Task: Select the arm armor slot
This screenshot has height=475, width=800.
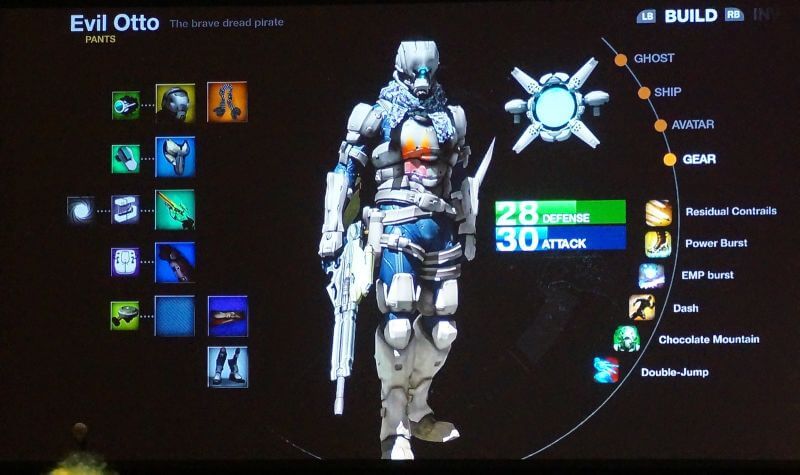Action: pos(175,262)
